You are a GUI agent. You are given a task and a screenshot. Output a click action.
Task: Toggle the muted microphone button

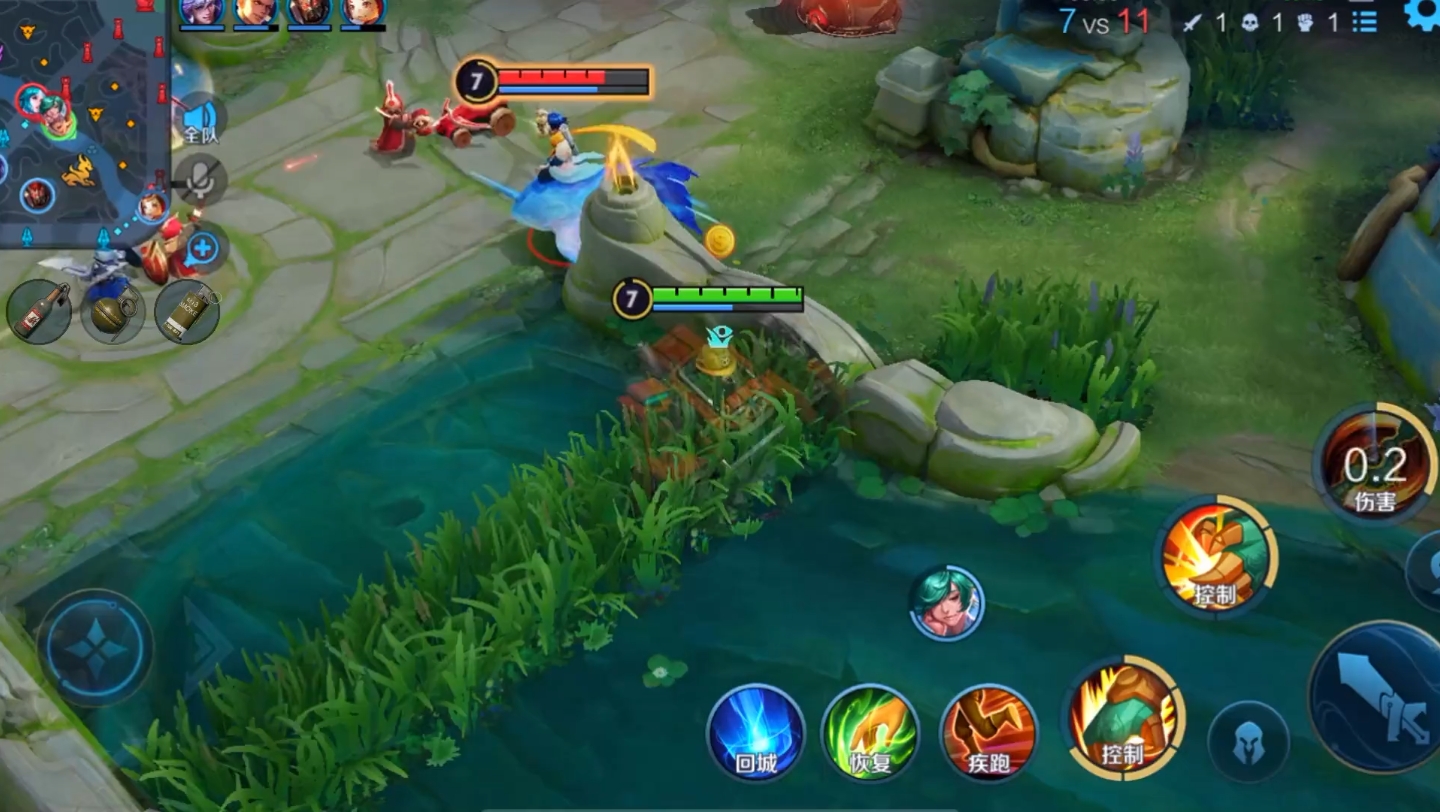(200, 181)
